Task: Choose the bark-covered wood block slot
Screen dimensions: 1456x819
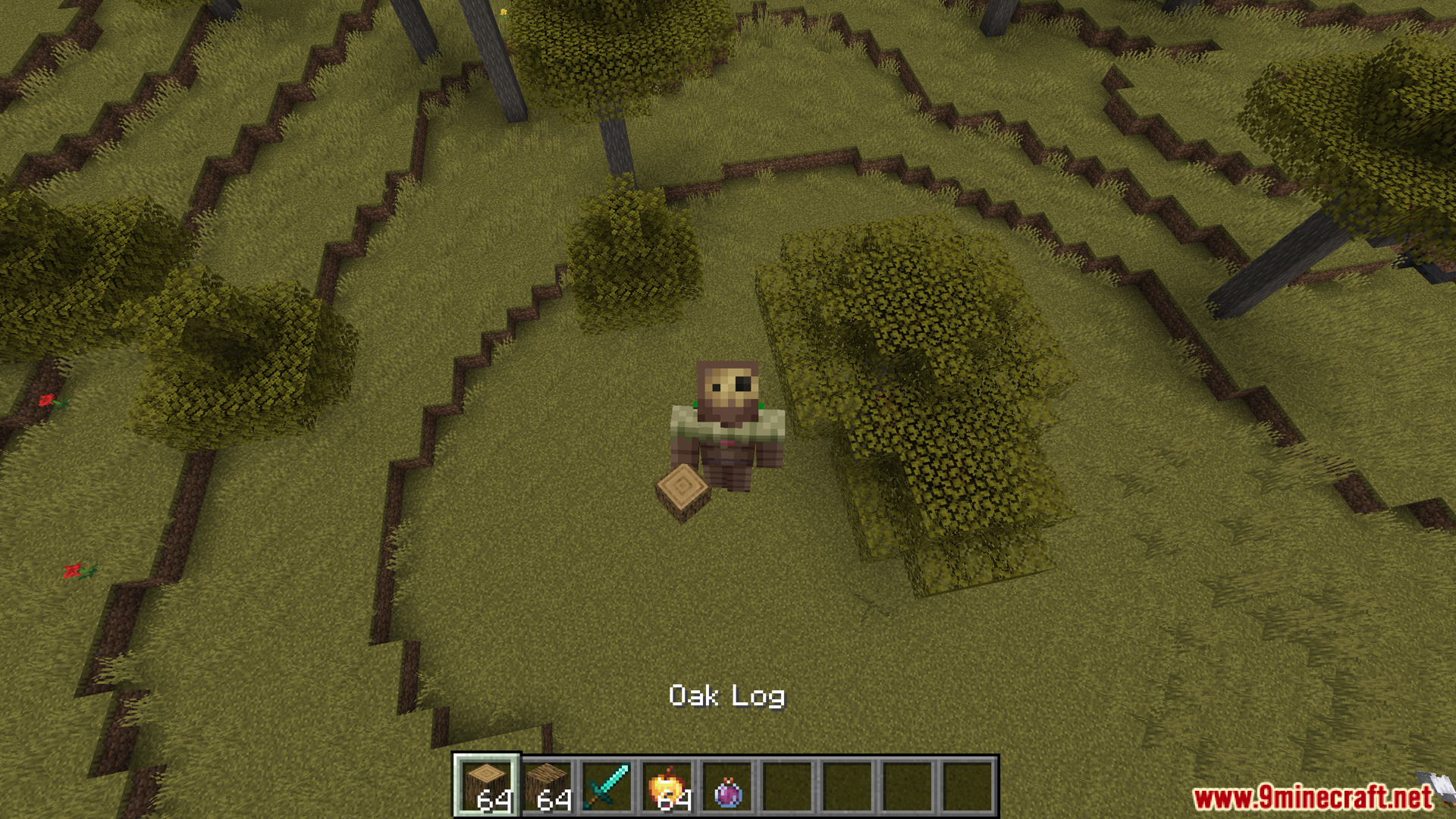Action: click(547, 786)
